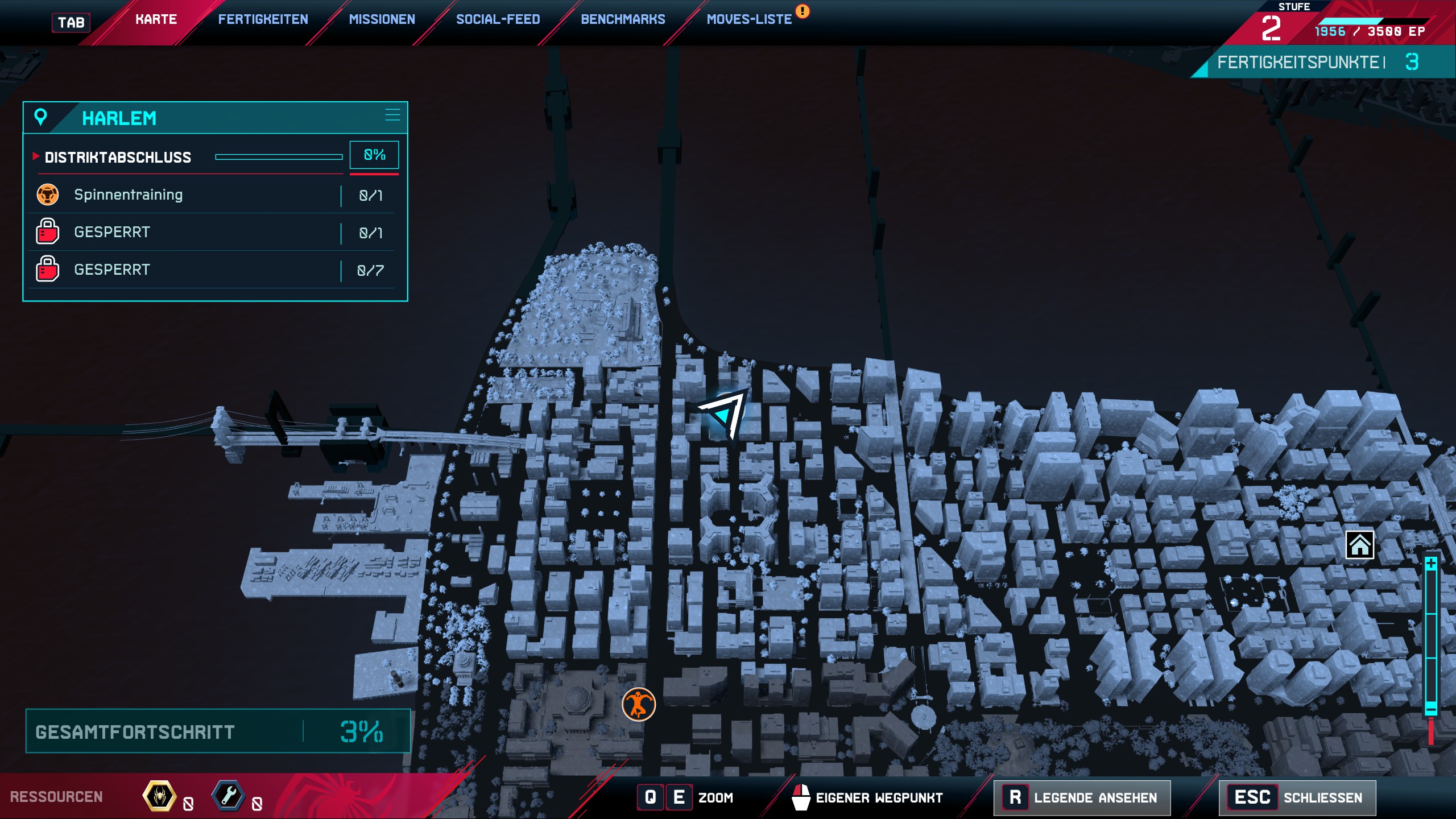1456x819 pixels.
Task: Click the orange Spinnentraining map marker
Action: click(639, 704)
